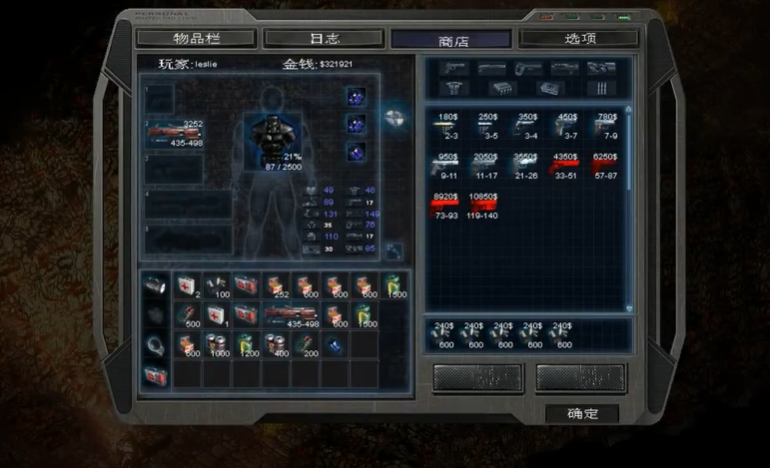
Task: Choose the 950$ pistol for sale
Action: 447,166
